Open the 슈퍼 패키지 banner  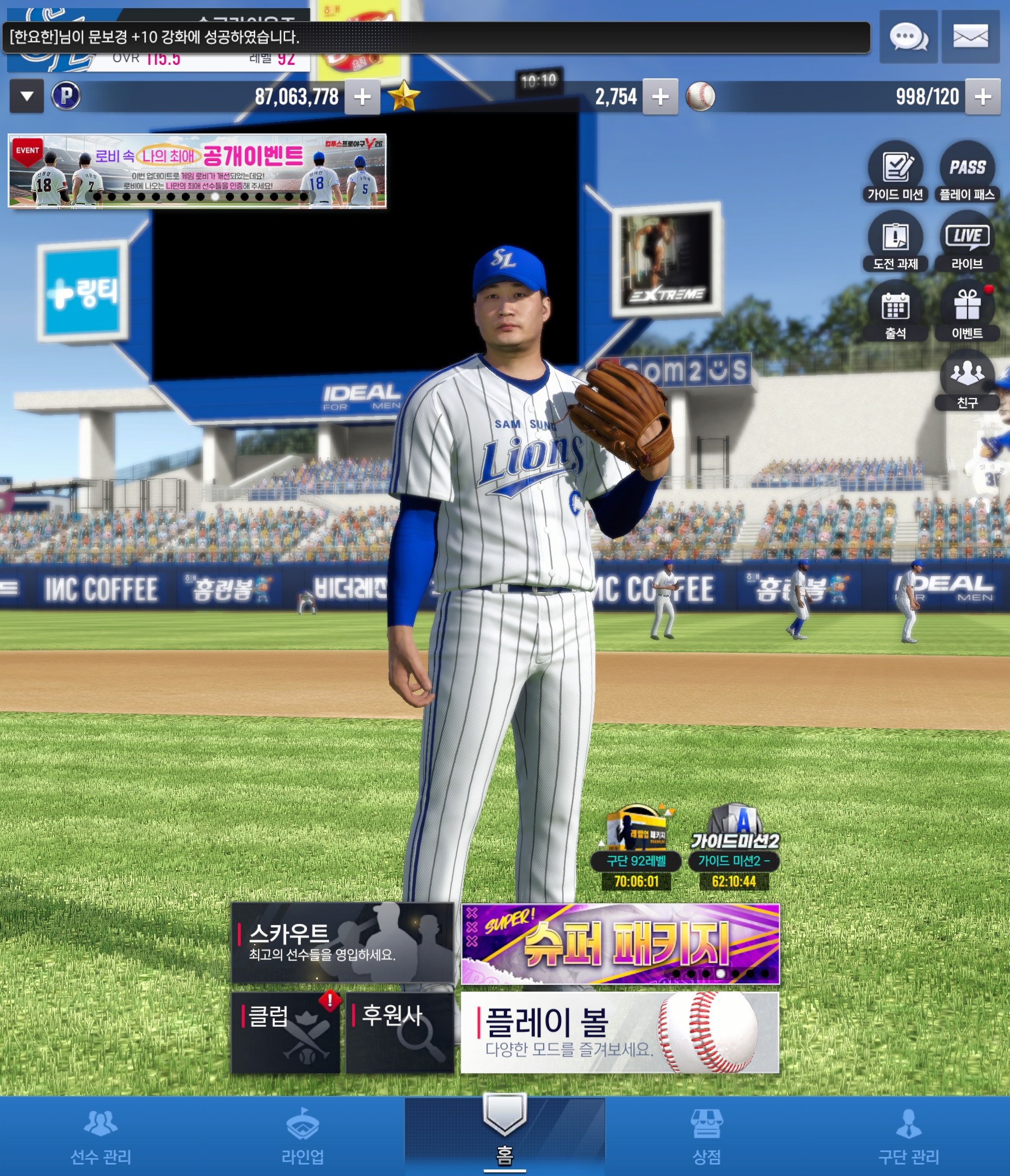tap(620, 944)
